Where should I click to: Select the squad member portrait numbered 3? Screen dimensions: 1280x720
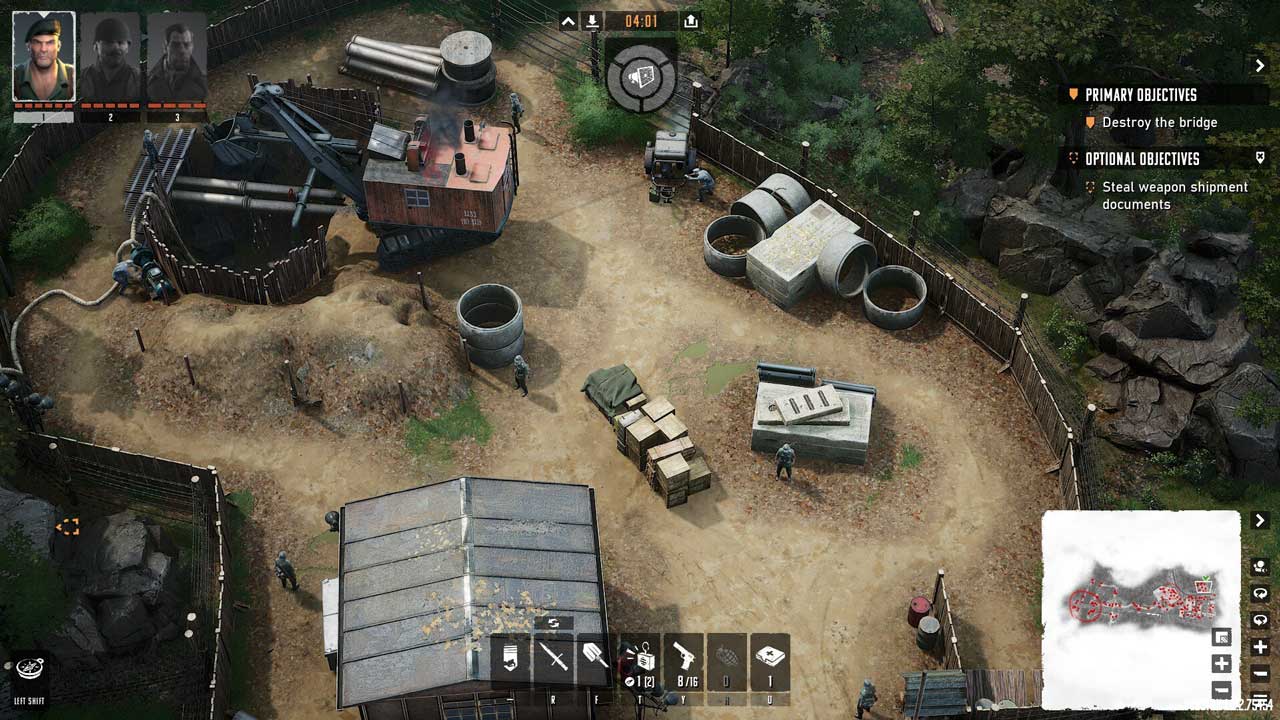click(x=177, y=56)
